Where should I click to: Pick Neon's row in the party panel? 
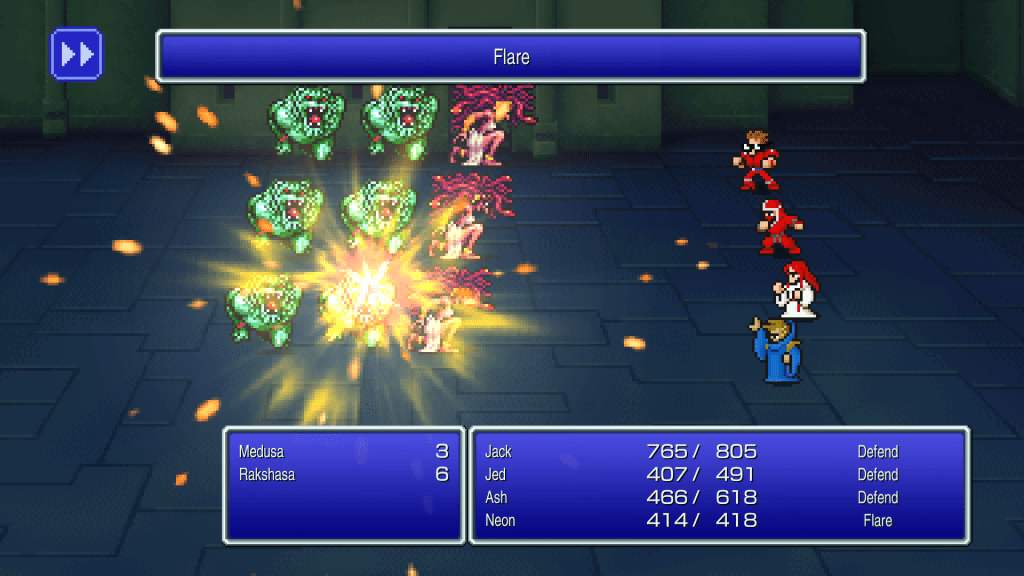[x=718, y=521]
